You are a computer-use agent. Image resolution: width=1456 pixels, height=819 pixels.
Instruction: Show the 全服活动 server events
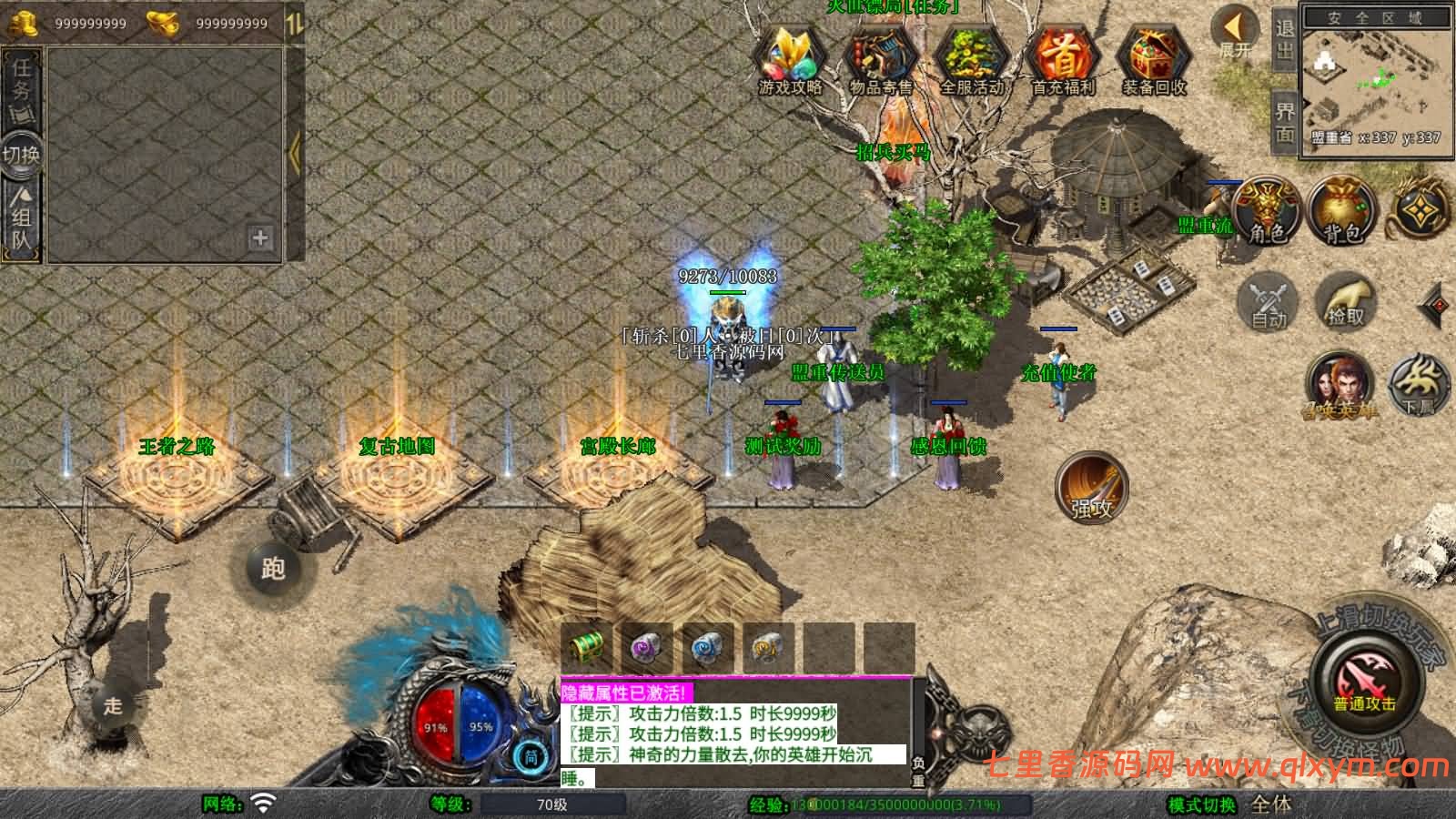pos(971,58)
